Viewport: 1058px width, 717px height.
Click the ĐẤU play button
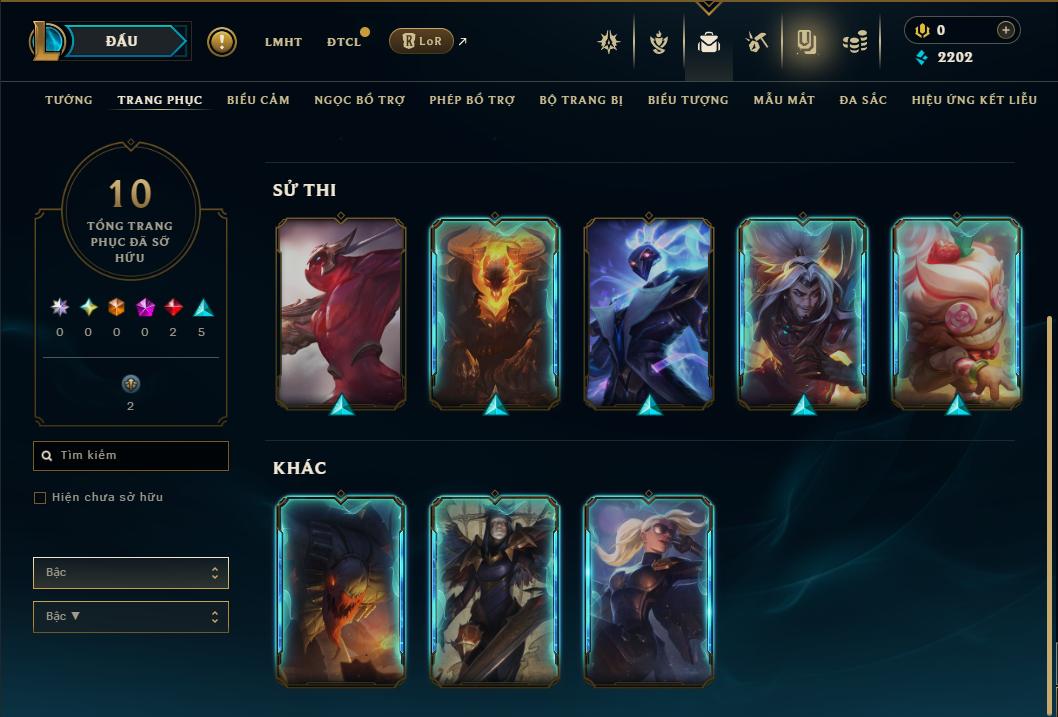pyautogui.click(x=122, y=41)
